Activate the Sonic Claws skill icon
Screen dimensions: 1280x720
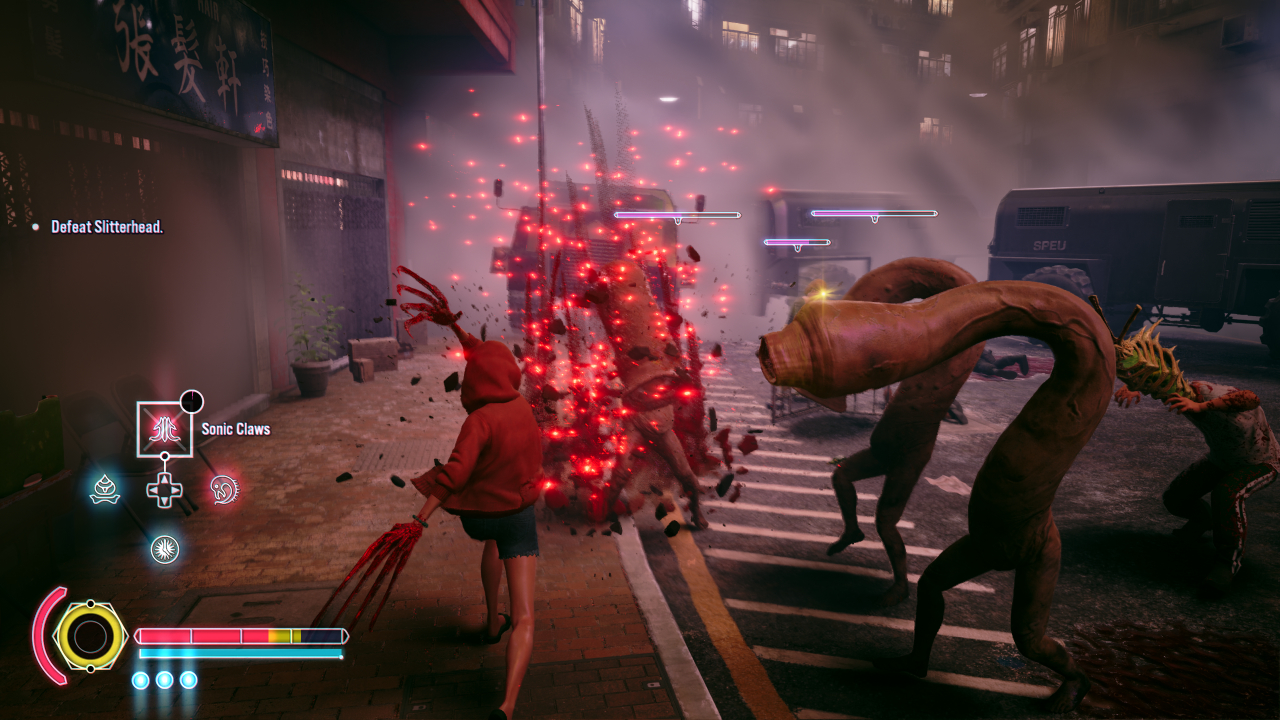tap(164, 429)
